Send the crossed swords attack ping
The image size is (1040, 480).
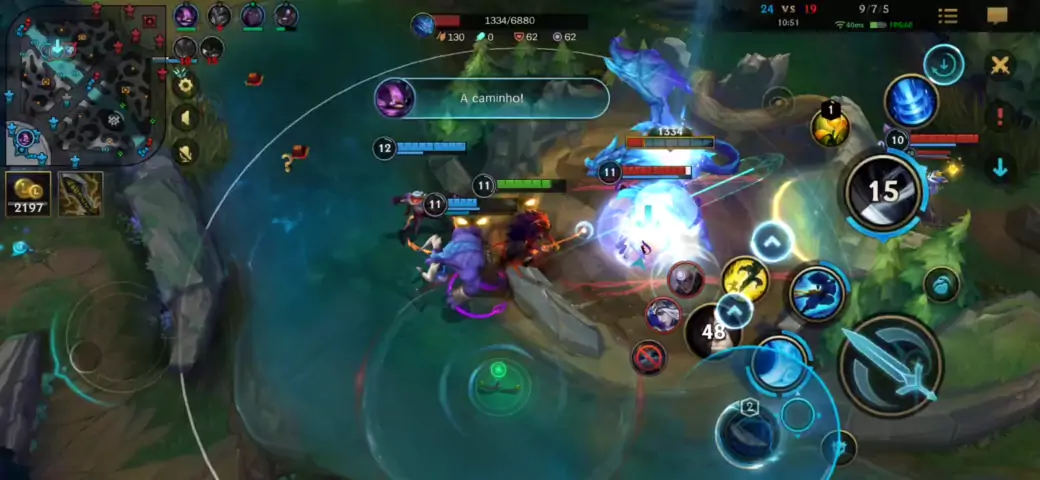pos(998,66)
